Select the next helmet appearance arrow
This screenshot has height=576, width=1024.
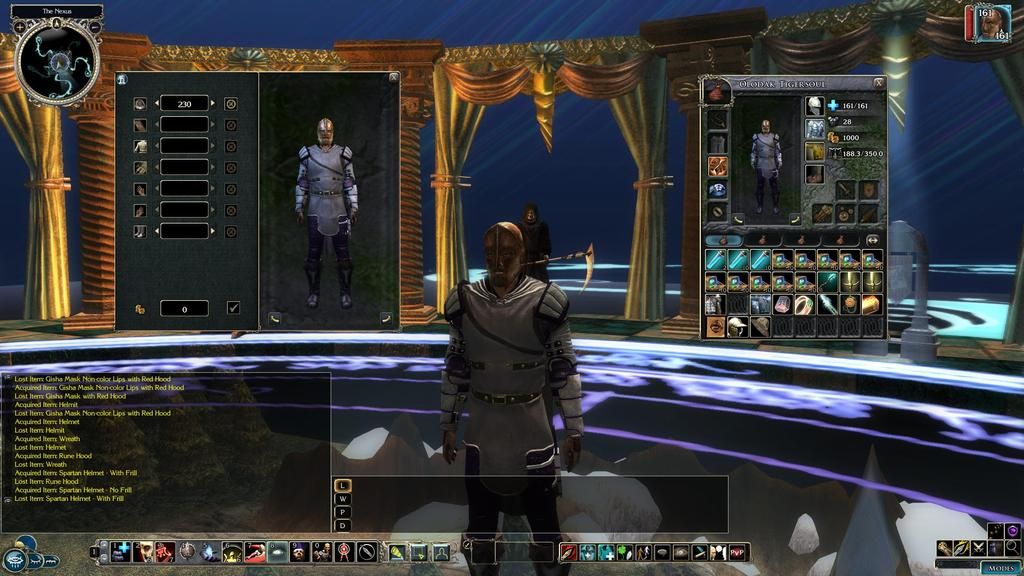213,103
